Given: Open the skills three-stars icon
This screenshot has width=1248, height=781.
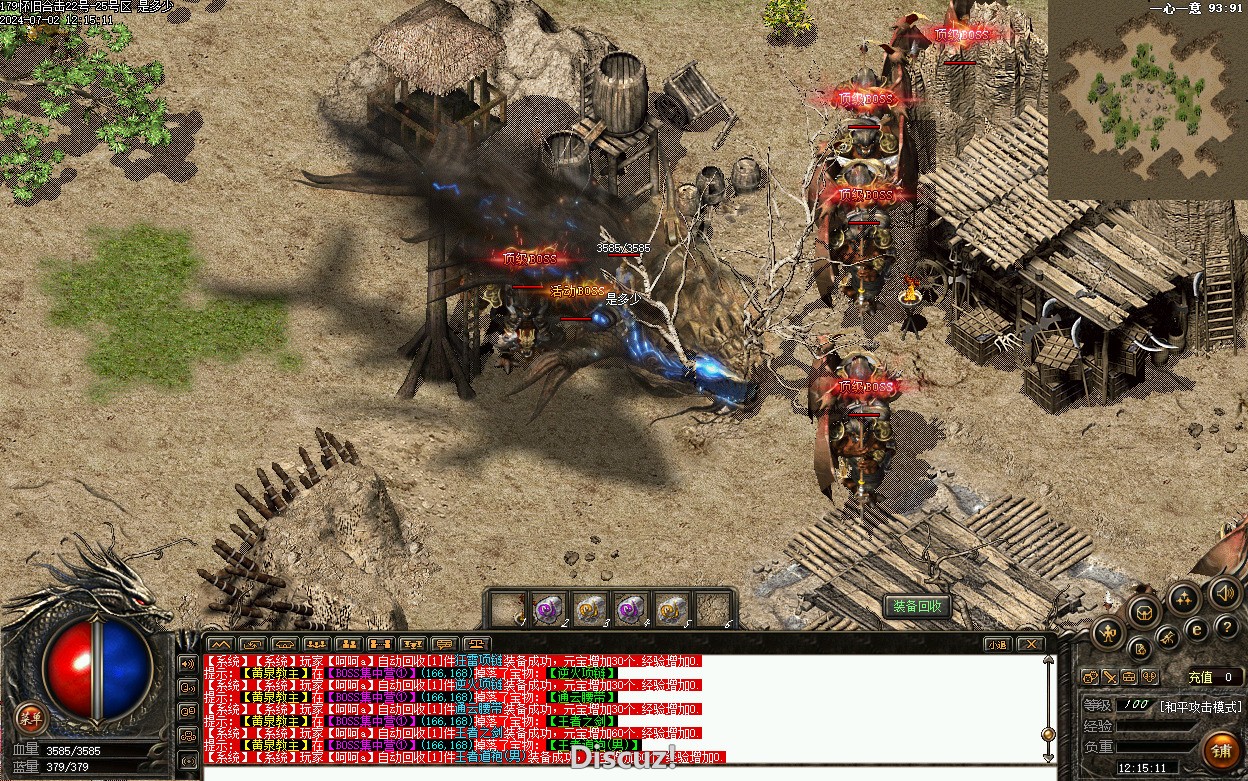Looking at the screenshot, I should coord(1184,599).
